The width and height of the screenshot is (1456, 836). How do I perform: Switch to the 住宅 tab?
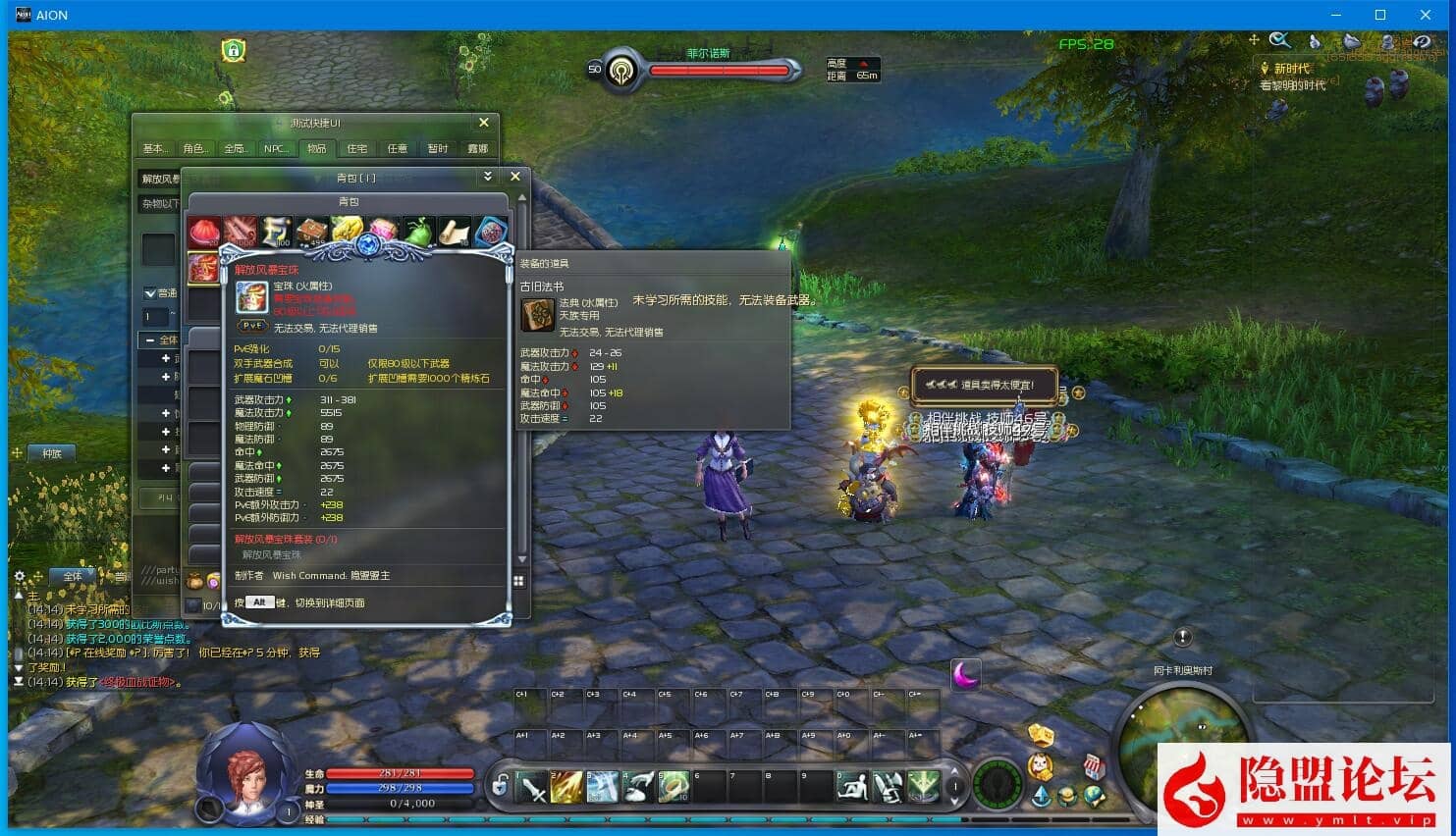click(356, 149)
